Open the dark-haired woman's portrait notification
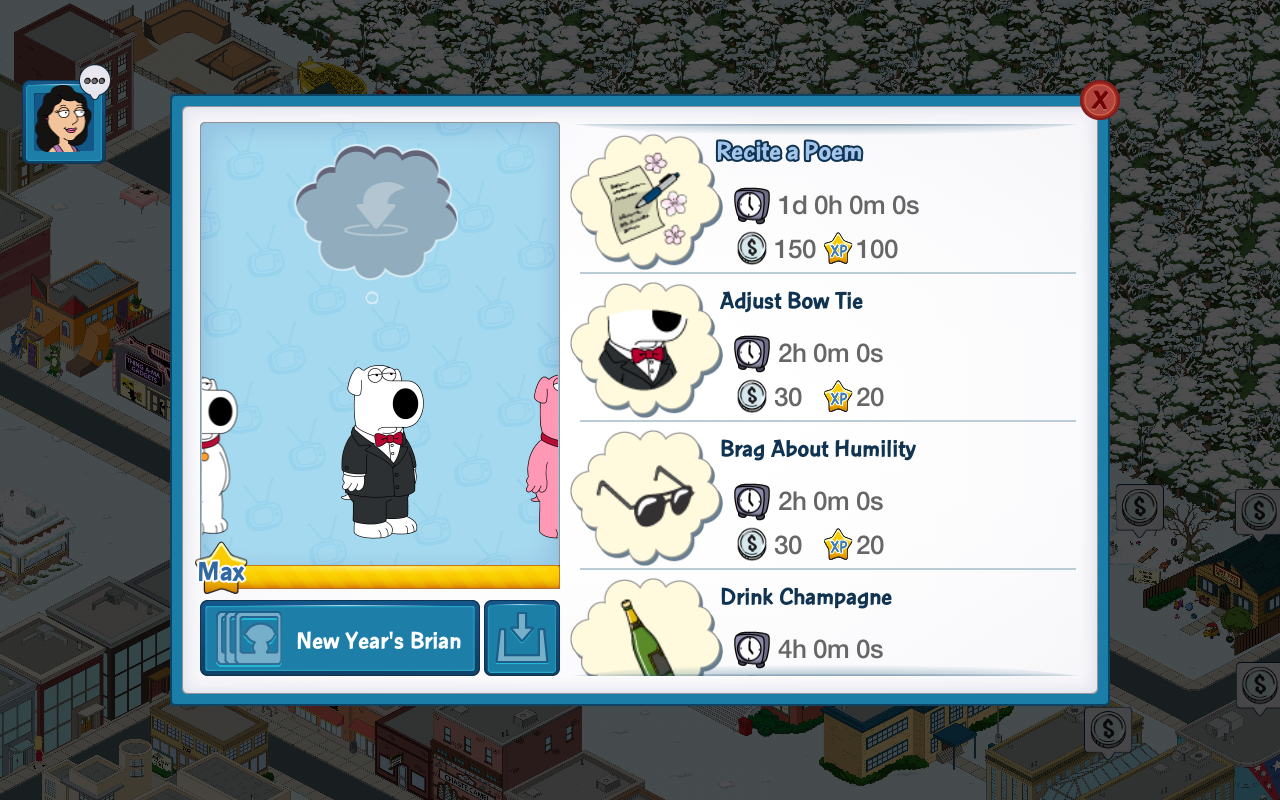 [x=63, y=122]
